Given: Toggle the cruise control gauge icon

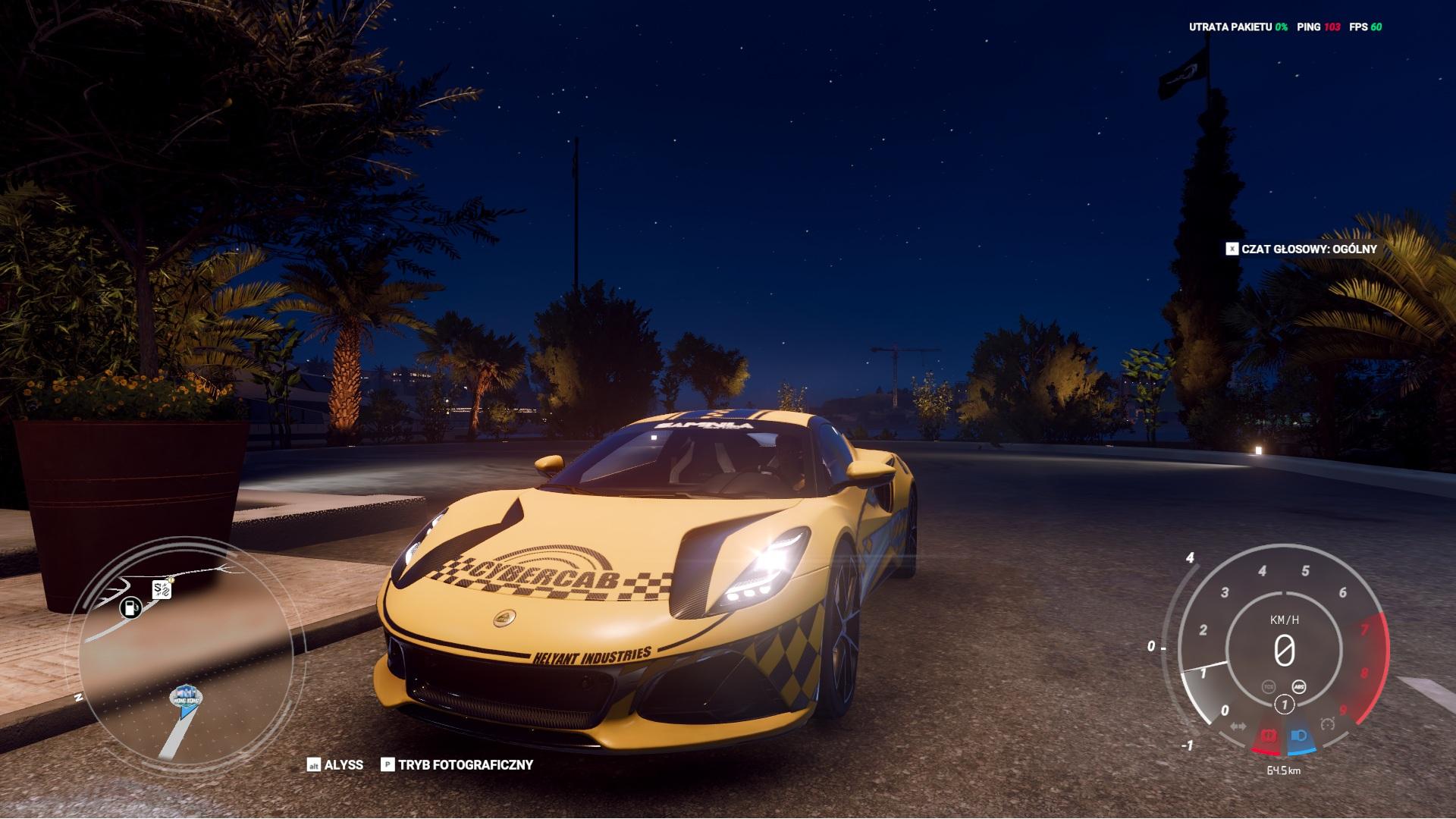Looking at the screenshot, I should [x=1327, y=723].
